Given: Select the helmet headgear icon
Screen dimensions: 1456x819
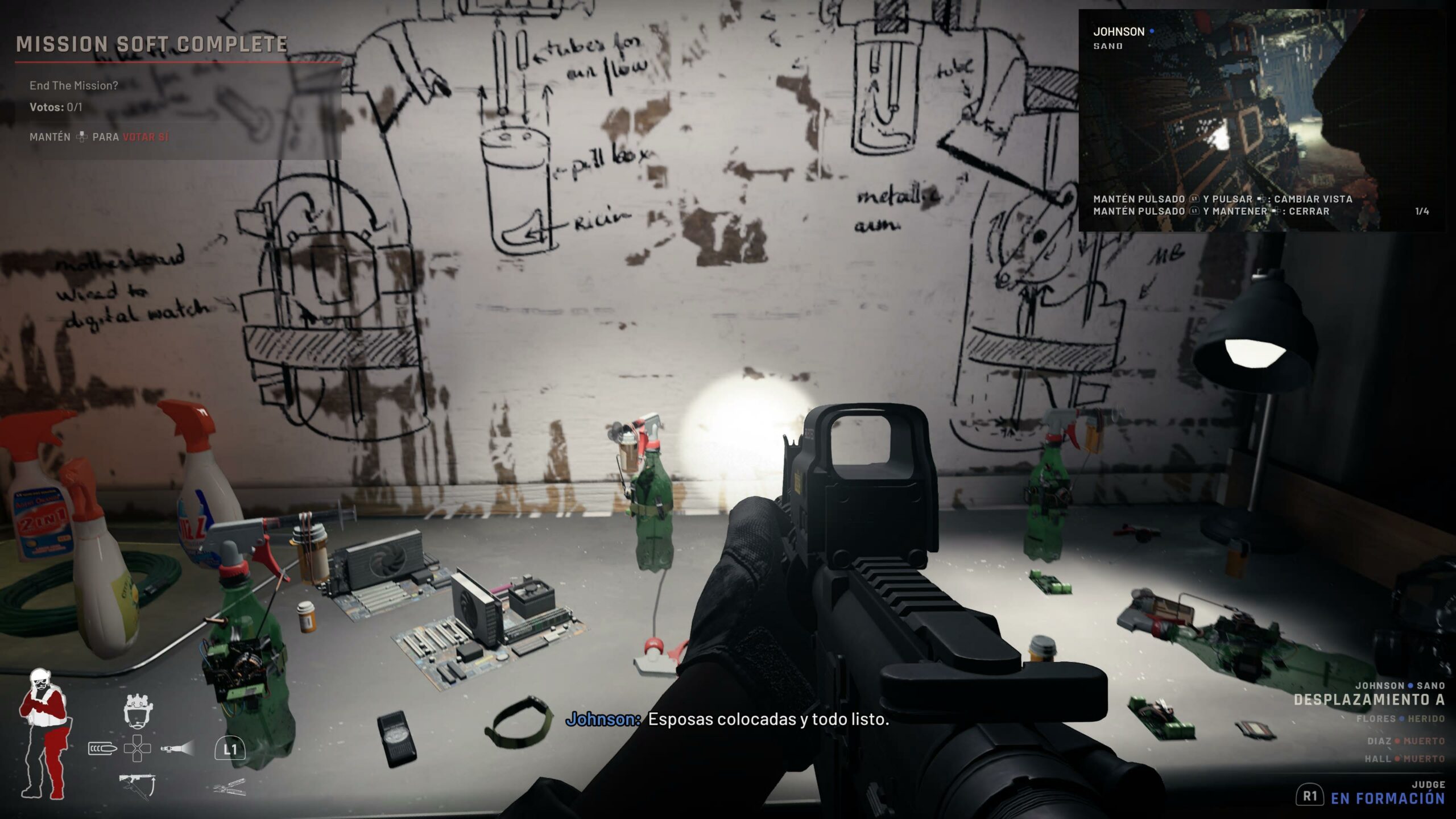Looking at the screenshot, I should [x=138, y=711].
